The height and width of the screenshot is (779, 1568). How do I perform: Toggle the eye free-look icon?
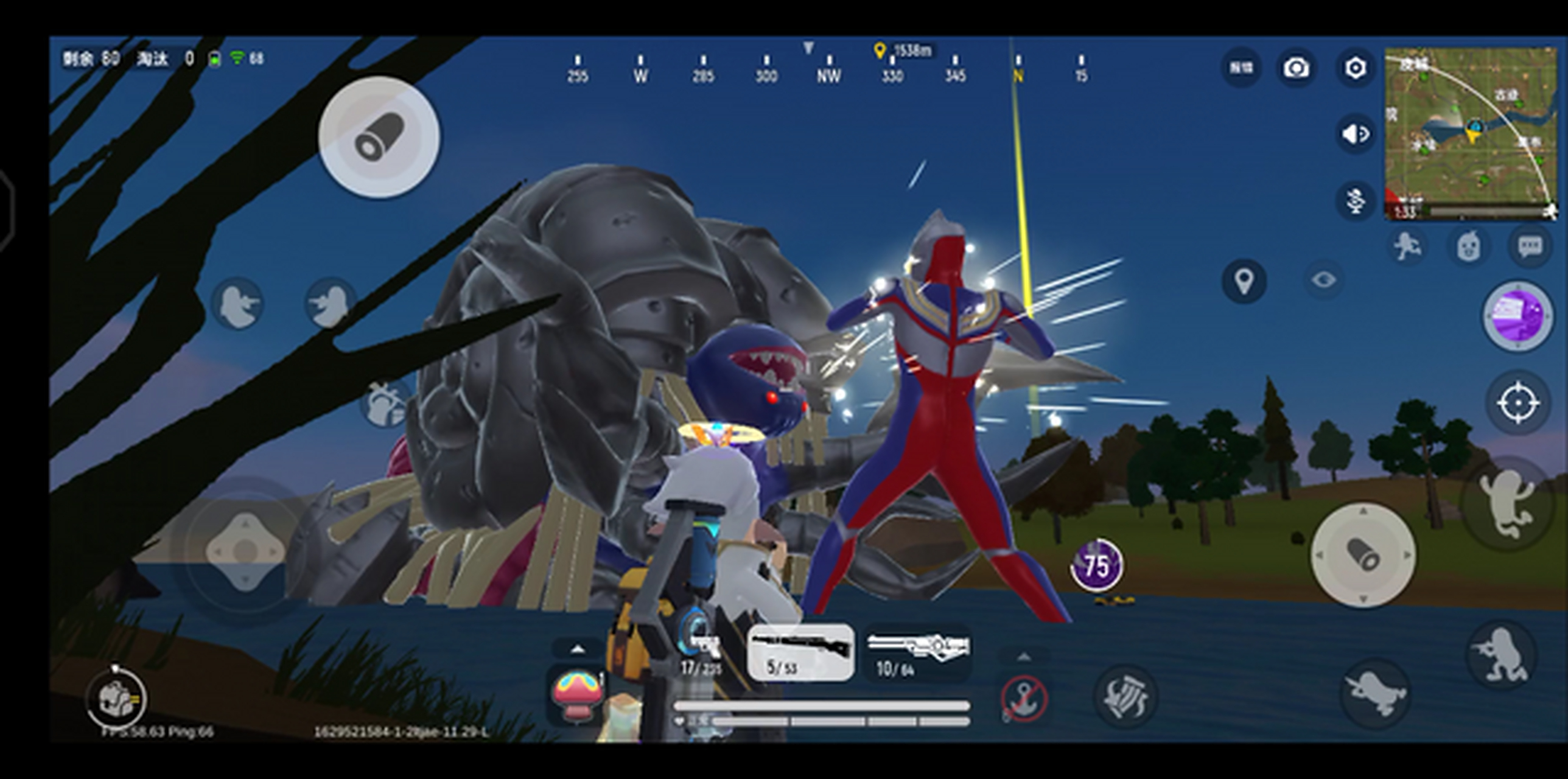(1323, 280)
